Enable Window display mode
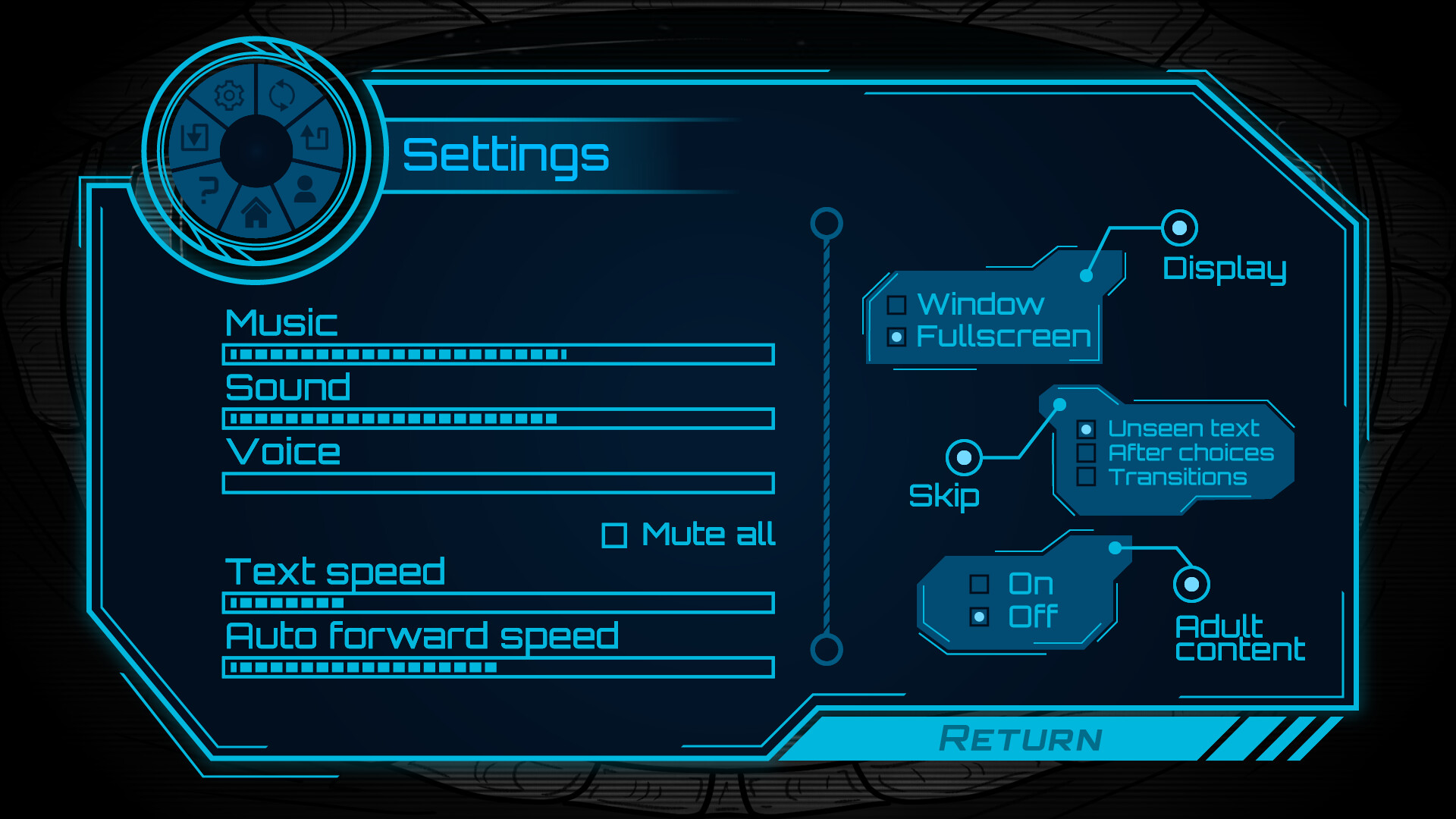The image size is (1456, 819). 898,306
